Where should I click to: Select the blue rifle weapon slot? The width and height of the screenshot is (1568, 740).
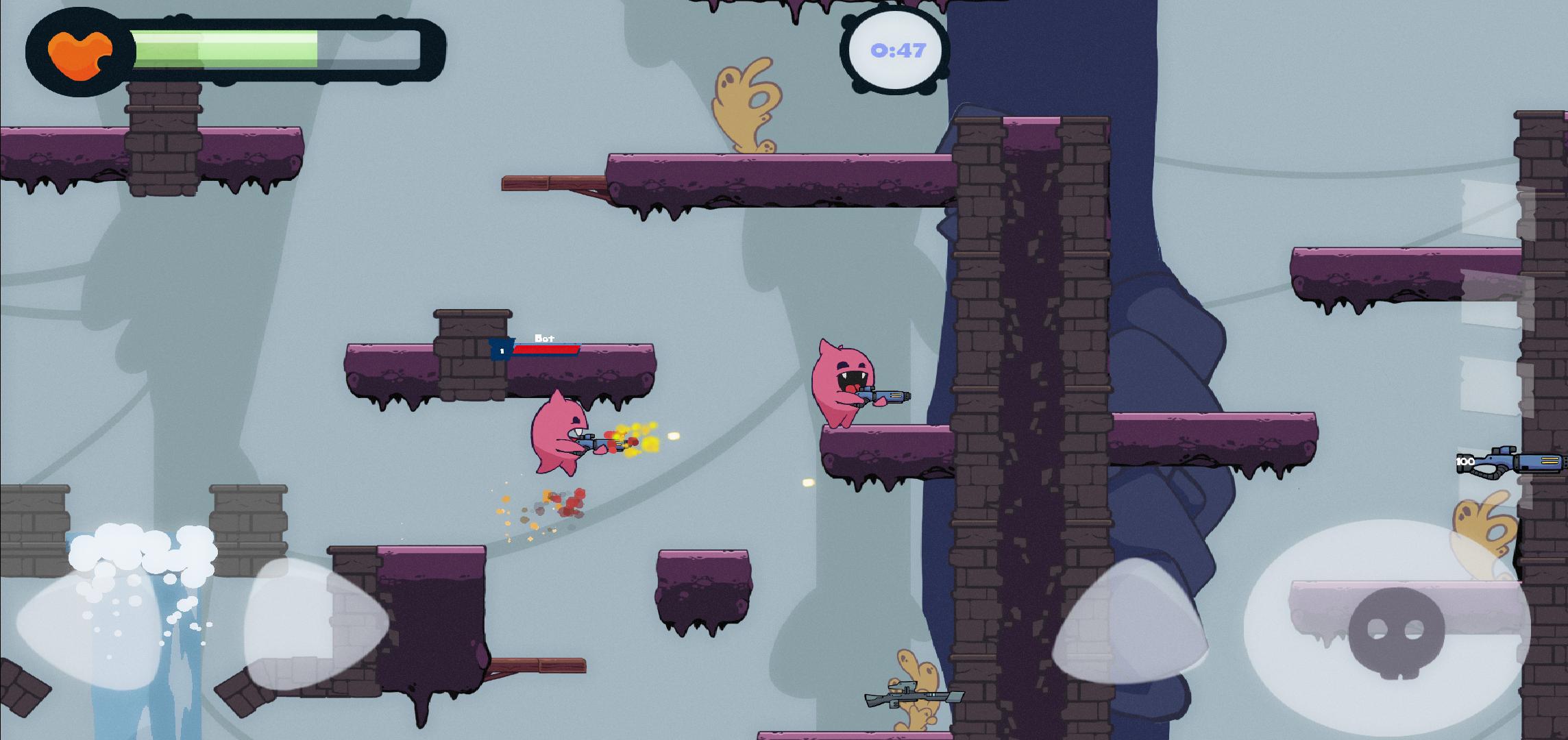[1513, 461]
